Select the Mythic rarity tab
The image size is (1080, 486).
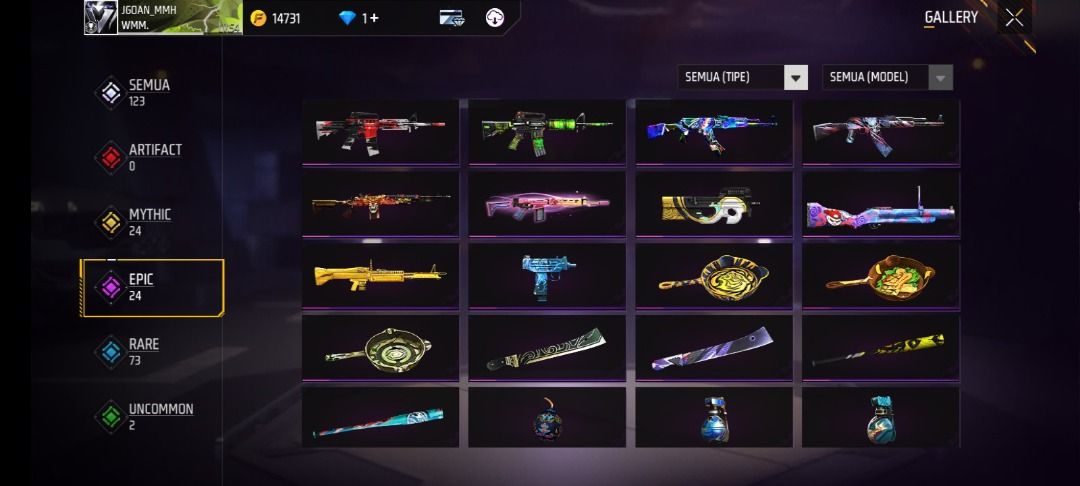(140, 221)
